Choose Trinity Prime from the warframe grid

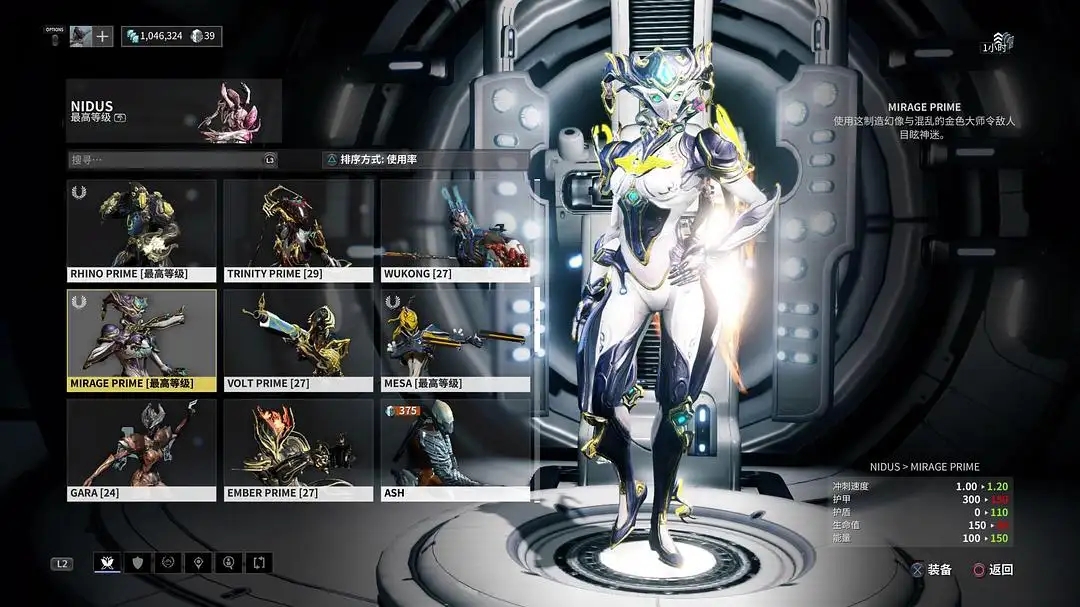click(x=298, y=230)
